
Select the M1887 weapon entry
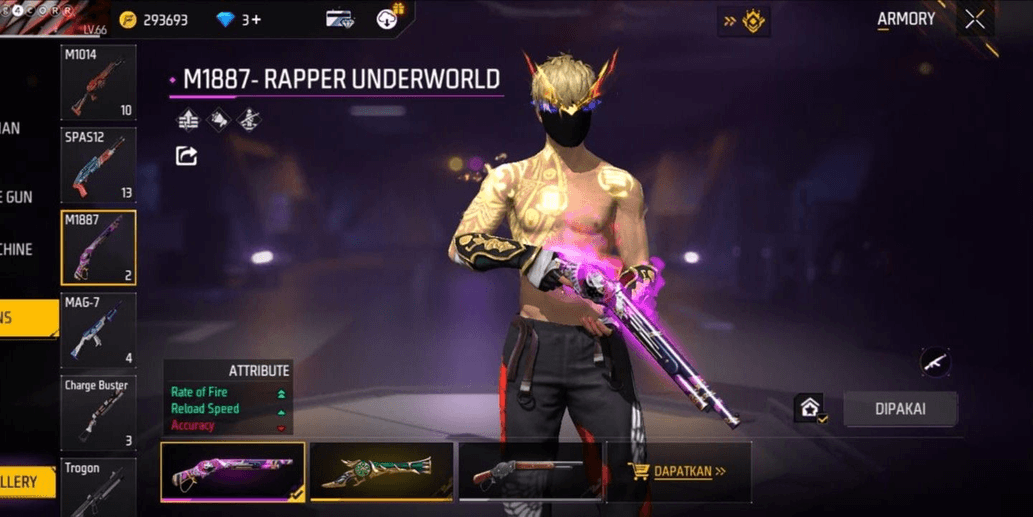coord(98,247)
